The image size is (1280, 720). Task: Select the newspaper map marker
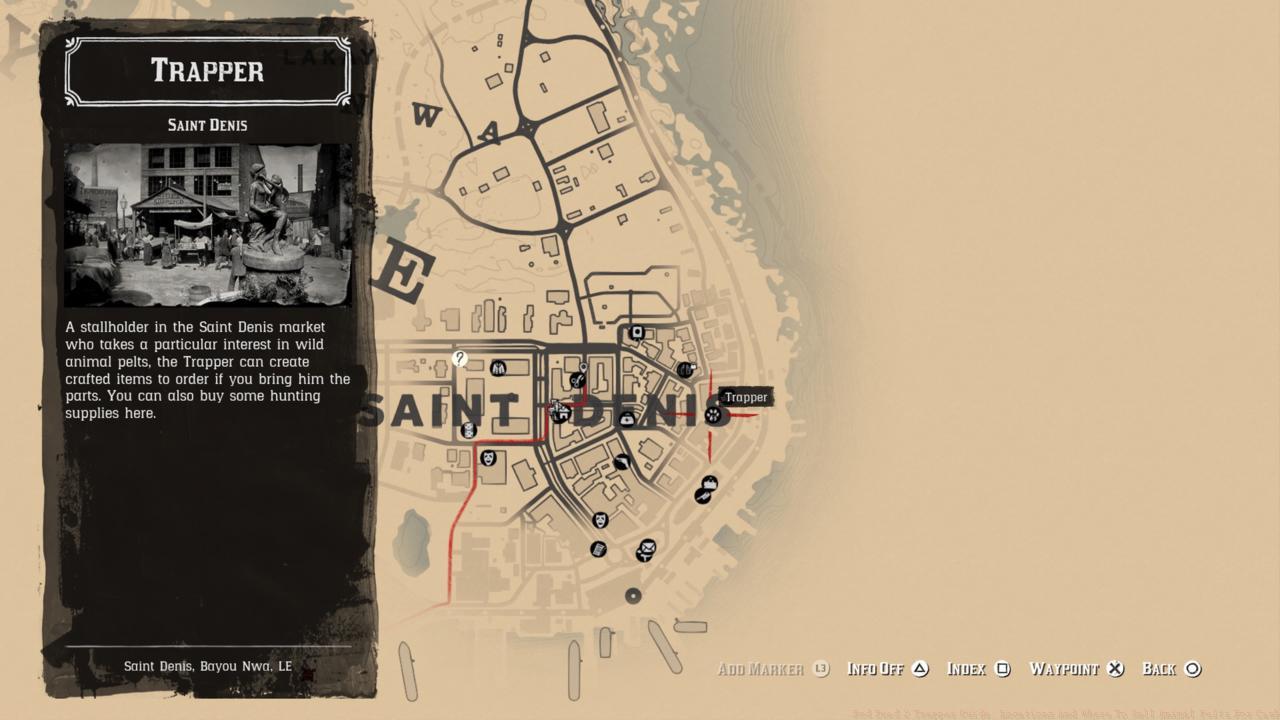click(598, 549)
